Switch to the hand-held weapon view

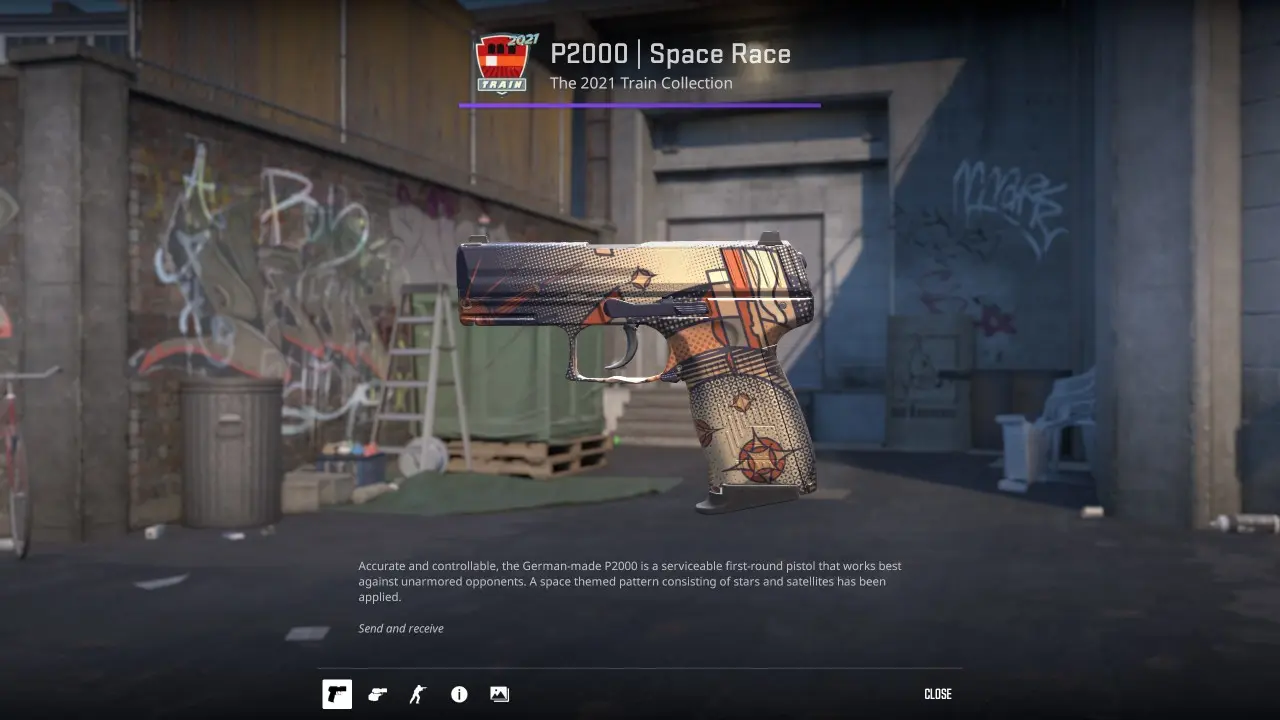377,694
